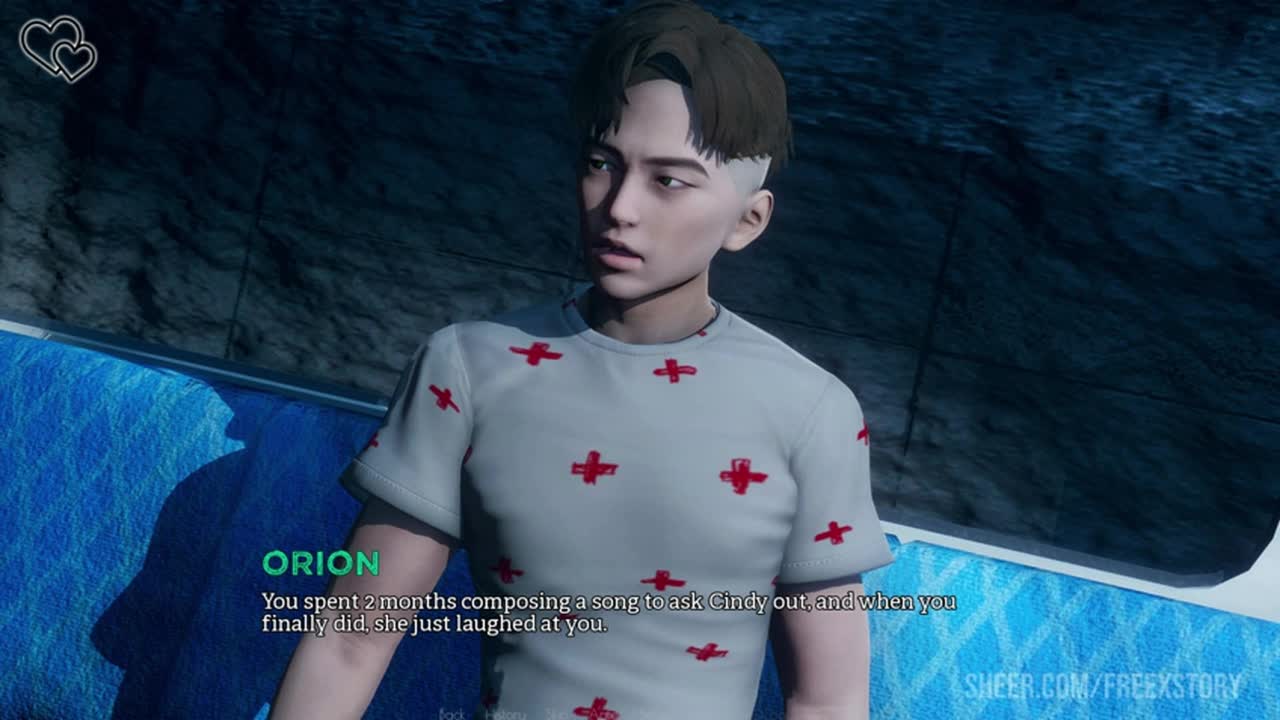The image size is (1280, 720).
Task: Activate the Skip quick menu button
Action: pos(556,714)
